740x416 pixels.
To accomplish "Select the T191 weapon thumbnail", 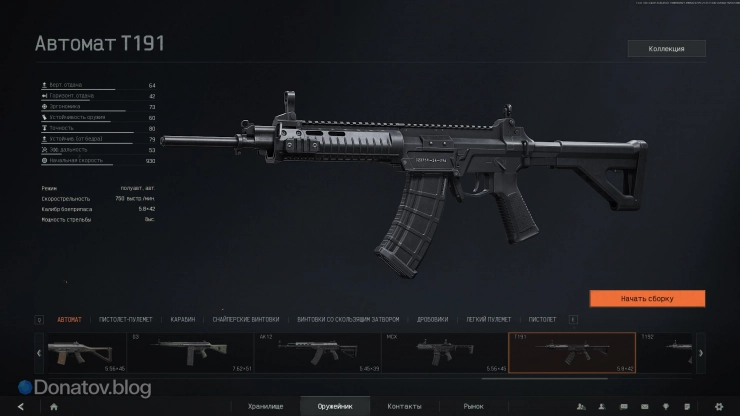I will (572, 353).
